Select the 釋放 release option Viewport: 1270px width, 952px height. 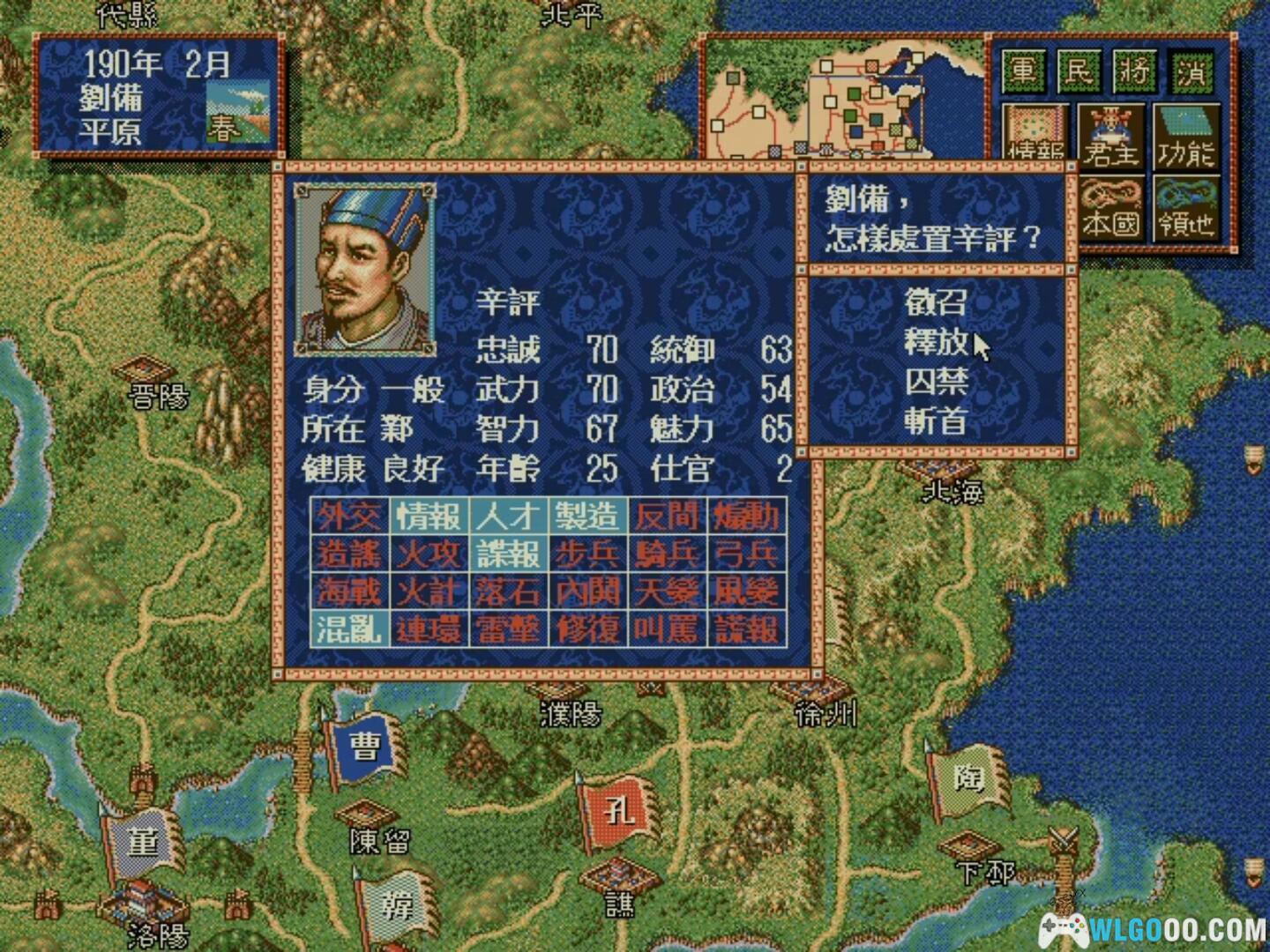[936, 342]
